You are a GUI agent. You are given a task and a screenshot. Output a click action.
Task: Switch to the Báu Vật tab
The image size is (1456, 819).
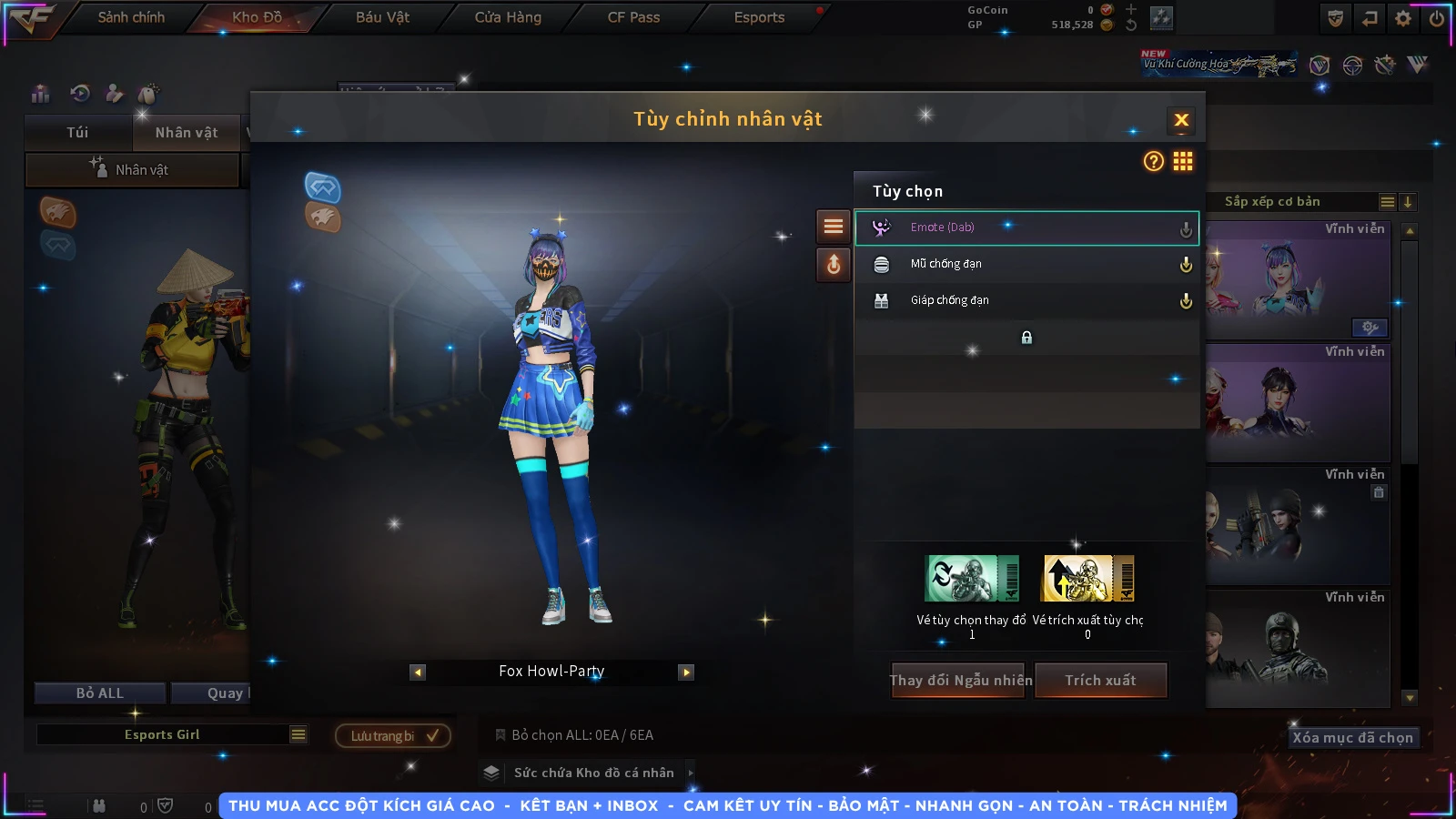[382, 17]
